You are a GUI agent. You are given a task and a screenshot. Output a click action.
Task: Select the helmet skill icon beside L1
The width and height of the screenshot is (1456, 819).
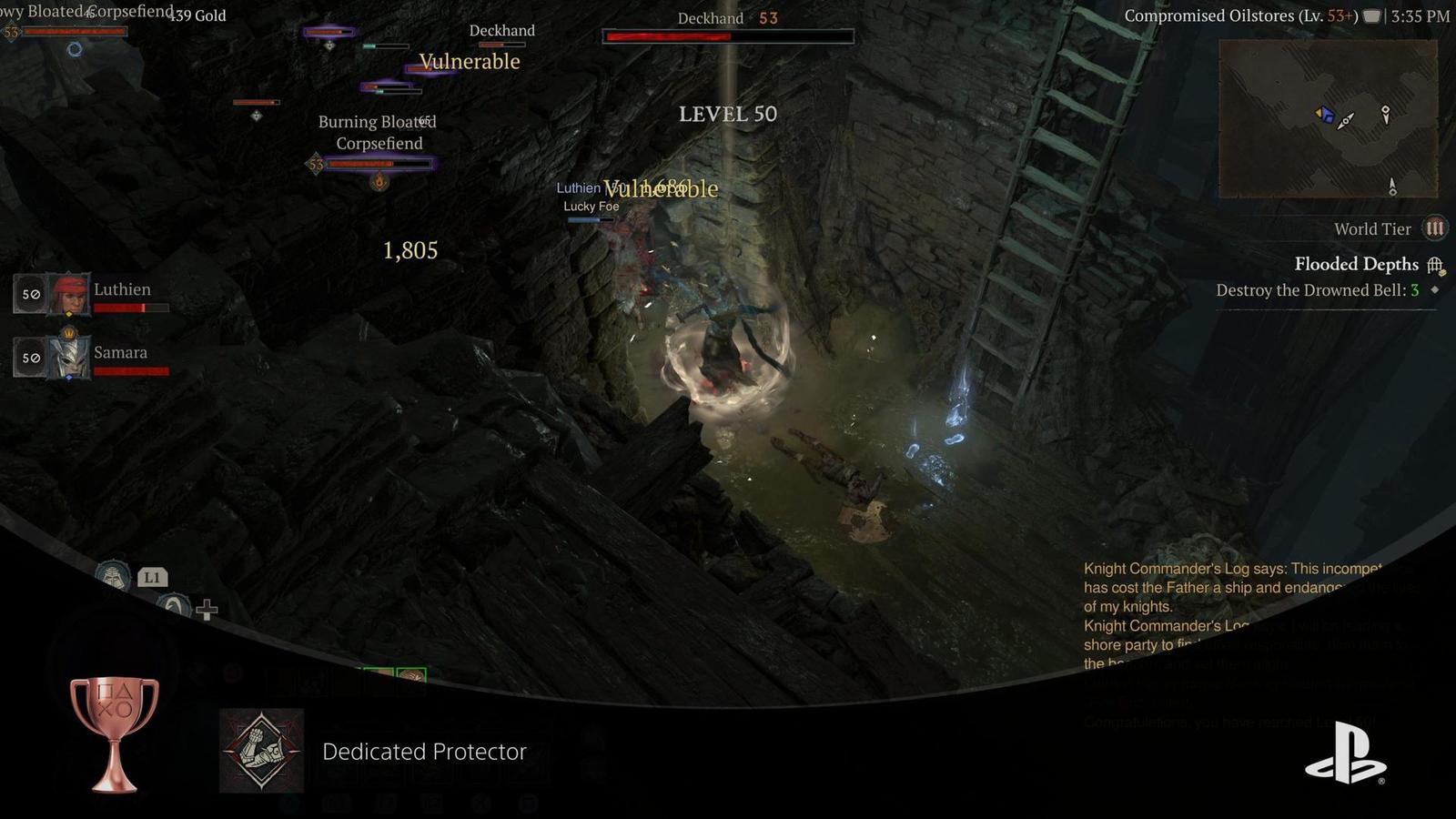(114, 577)
